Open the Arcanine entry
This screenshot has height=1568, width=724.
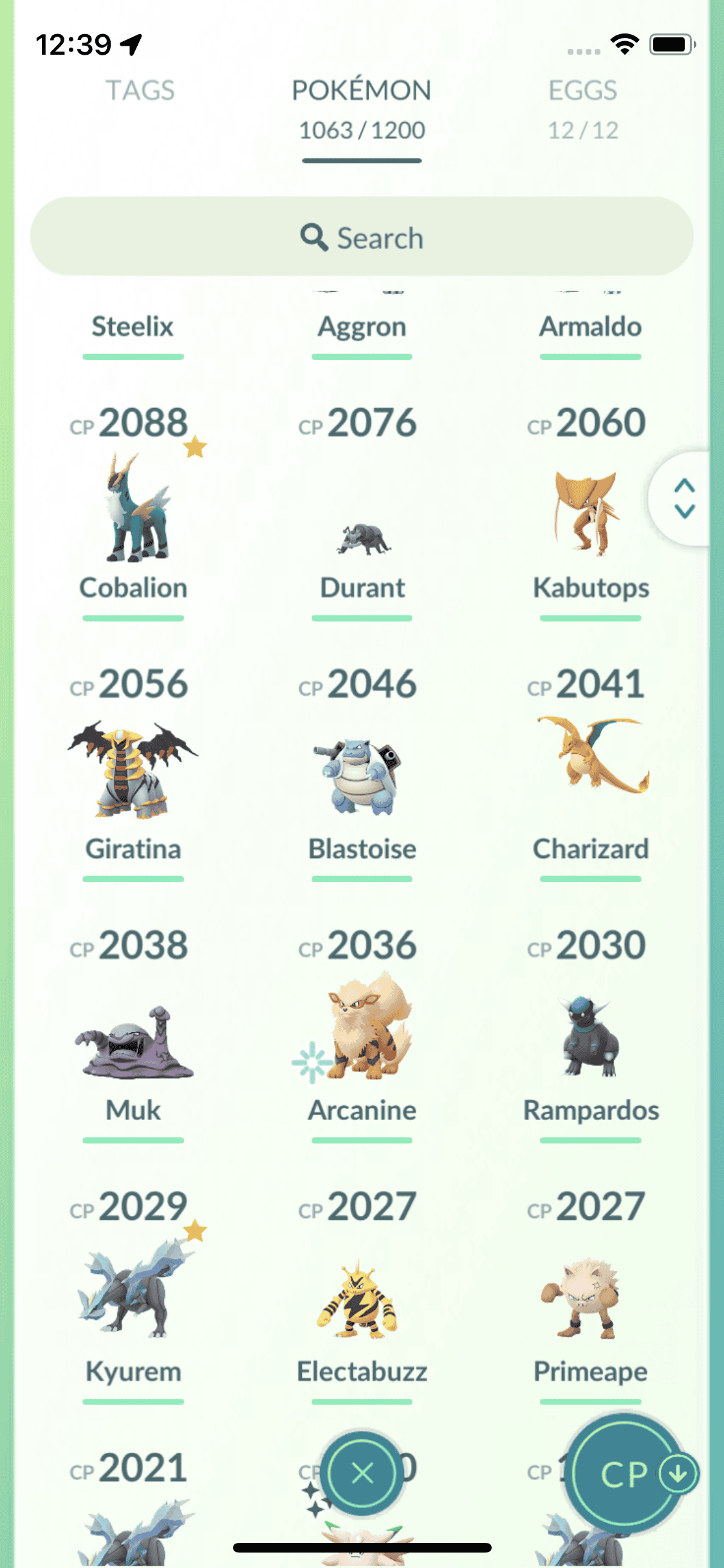click(x=362, y=1030)
